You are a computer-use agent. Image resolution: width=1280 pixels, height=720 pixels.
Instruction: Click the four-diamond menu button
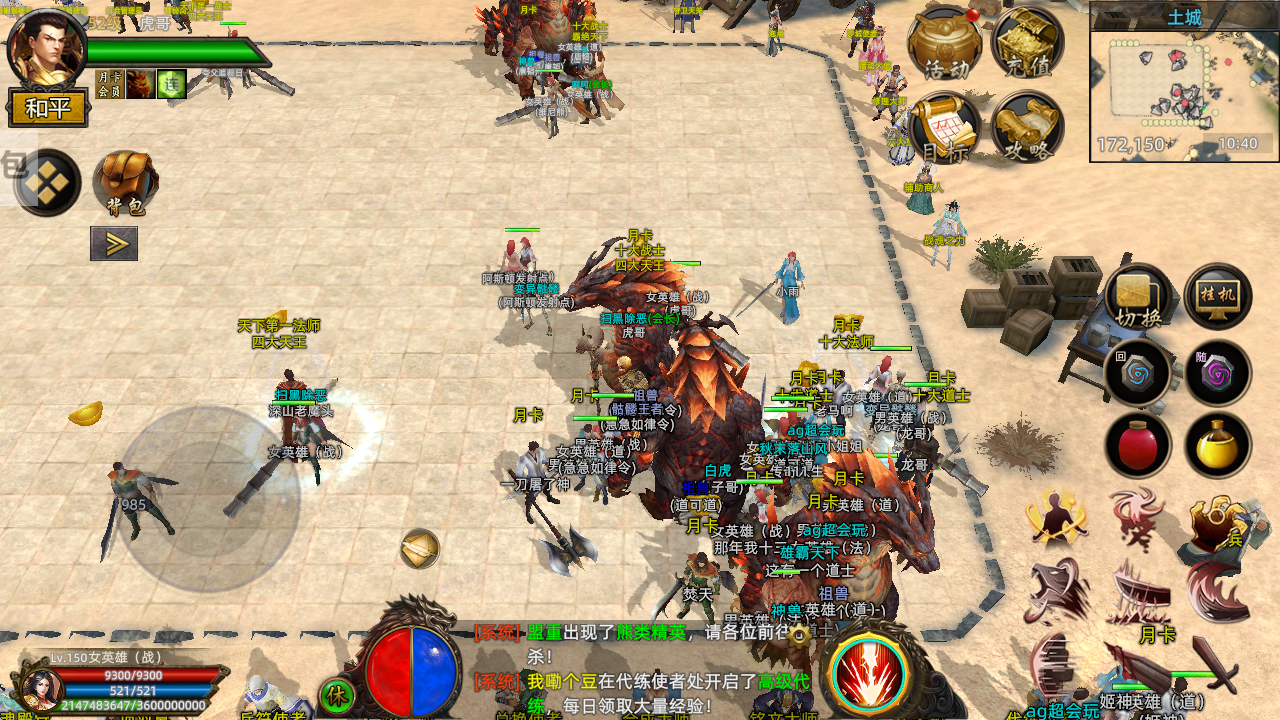(47, 183)
